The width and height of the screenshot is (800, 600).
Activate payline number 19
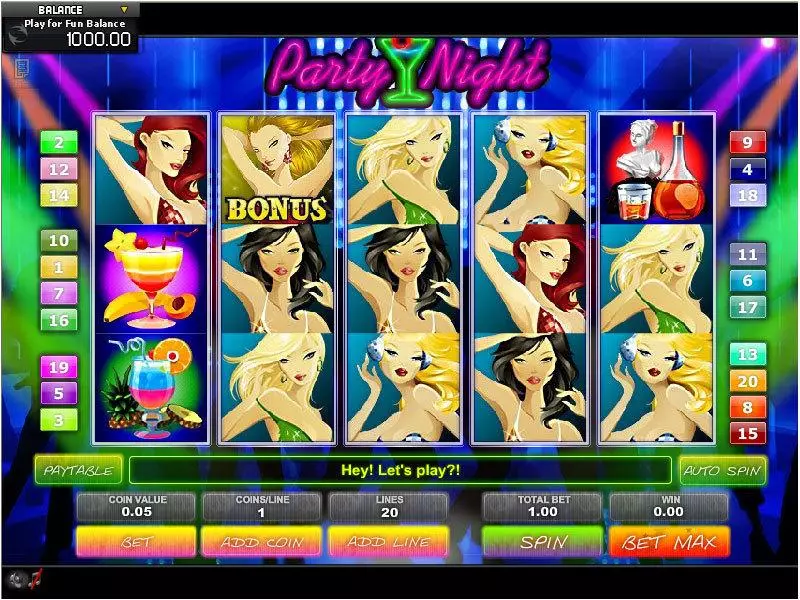click(x=58, y=367)
